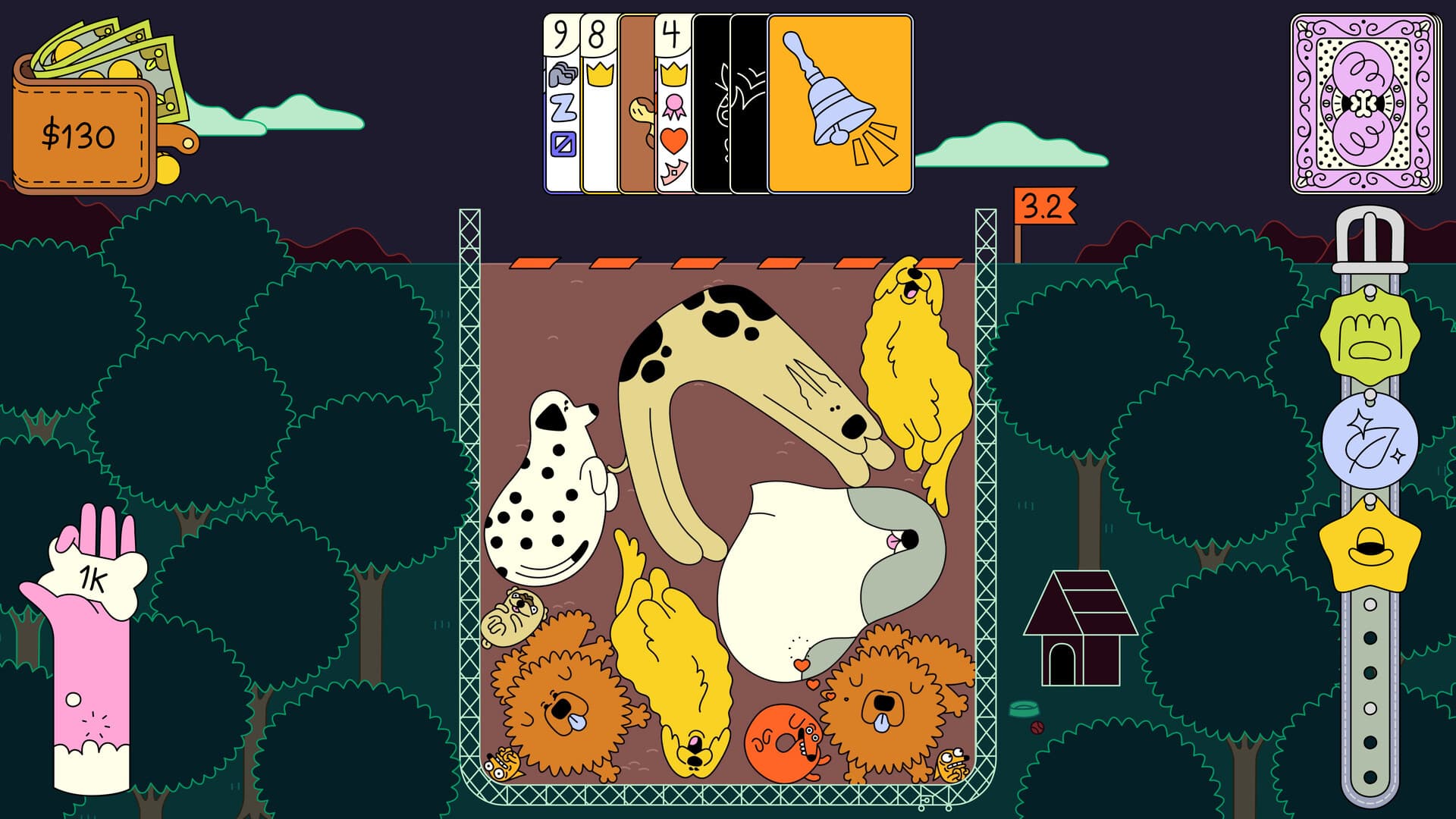The width and height of the screenshot is (1456, 819).
Task: Flip the first face-down black card
Action: pos(711,99)
